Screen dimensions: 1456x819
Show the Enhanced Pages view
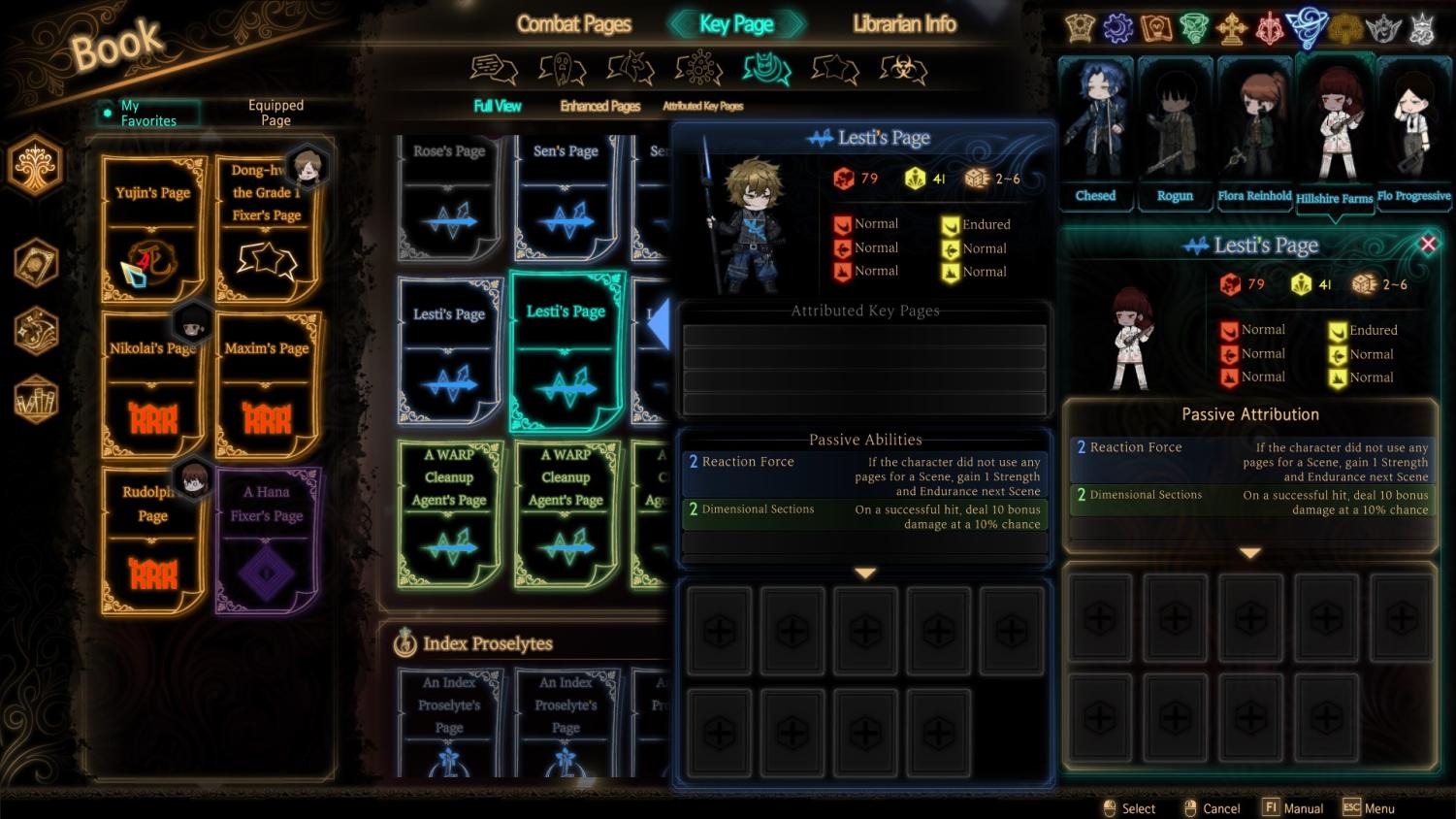click(599, 106)
